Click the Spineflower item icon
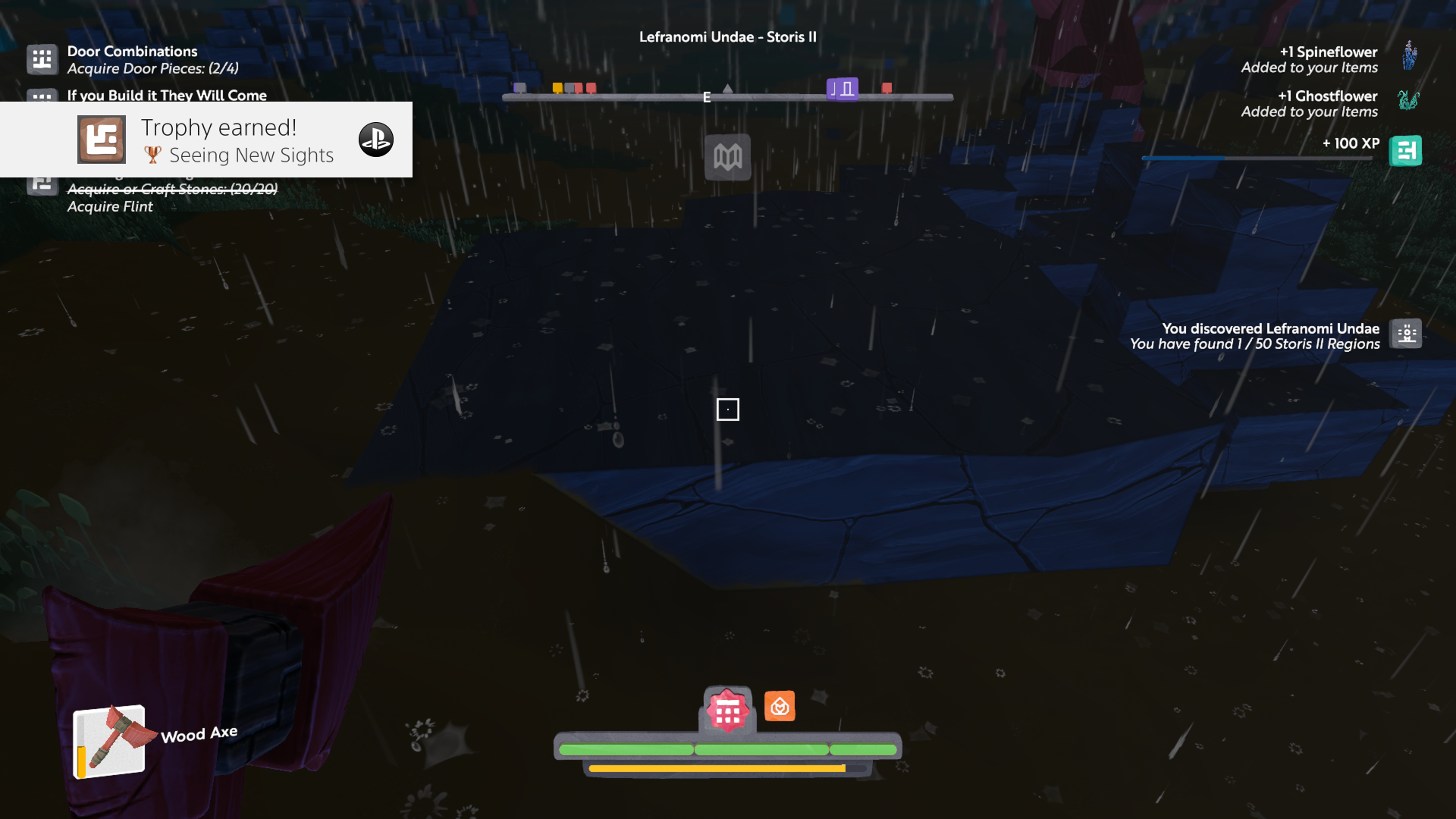Image resolution: width=1456 pixels, height=819 pixels. [x=1410, y=56]
